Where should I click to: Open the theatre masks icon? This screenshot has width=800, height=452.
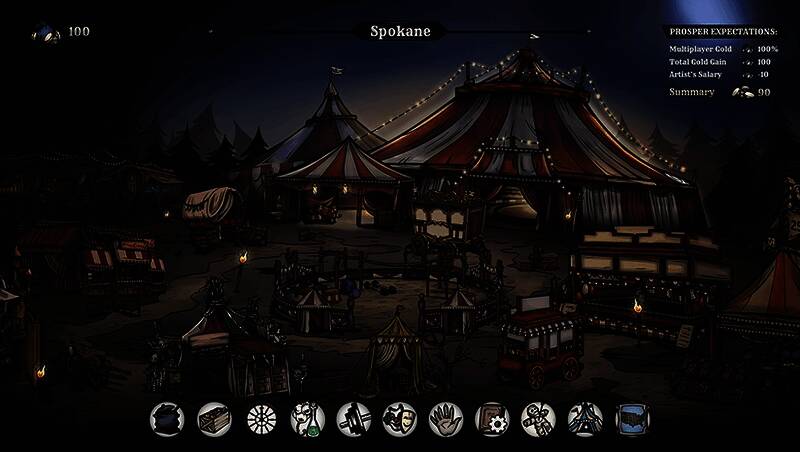(400, 419)
